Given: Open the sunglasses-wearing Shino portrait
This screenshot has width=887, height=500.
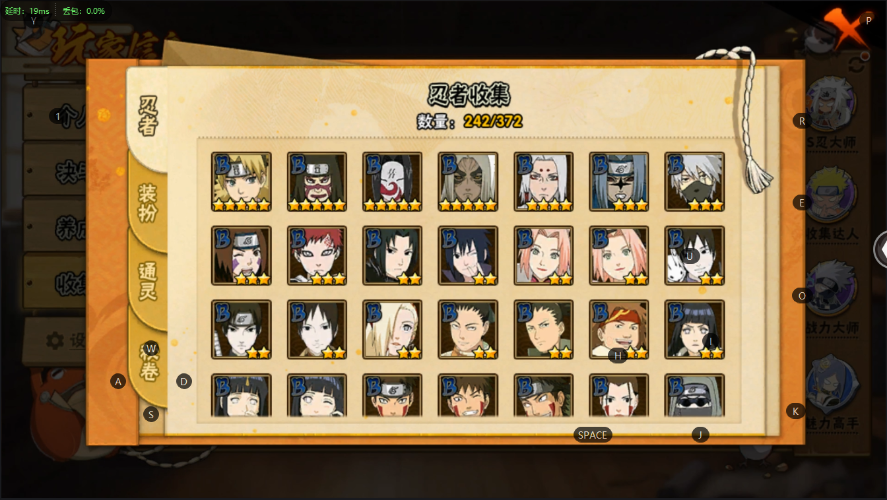Looking at the screenshot, I should pyautogui.click(x=694, y=396).
